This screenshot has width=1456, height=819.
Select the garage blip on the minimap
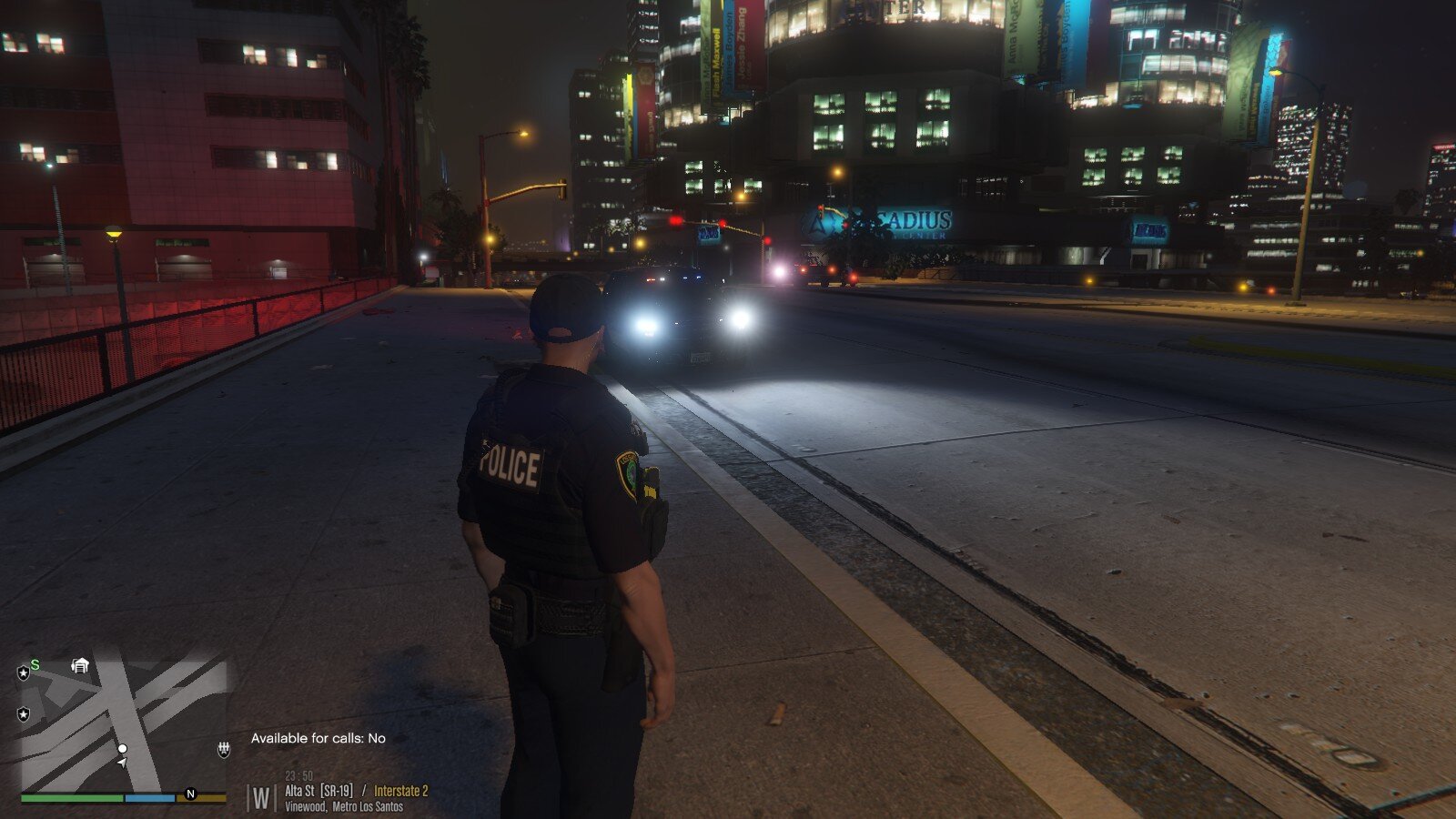point(80,666)
